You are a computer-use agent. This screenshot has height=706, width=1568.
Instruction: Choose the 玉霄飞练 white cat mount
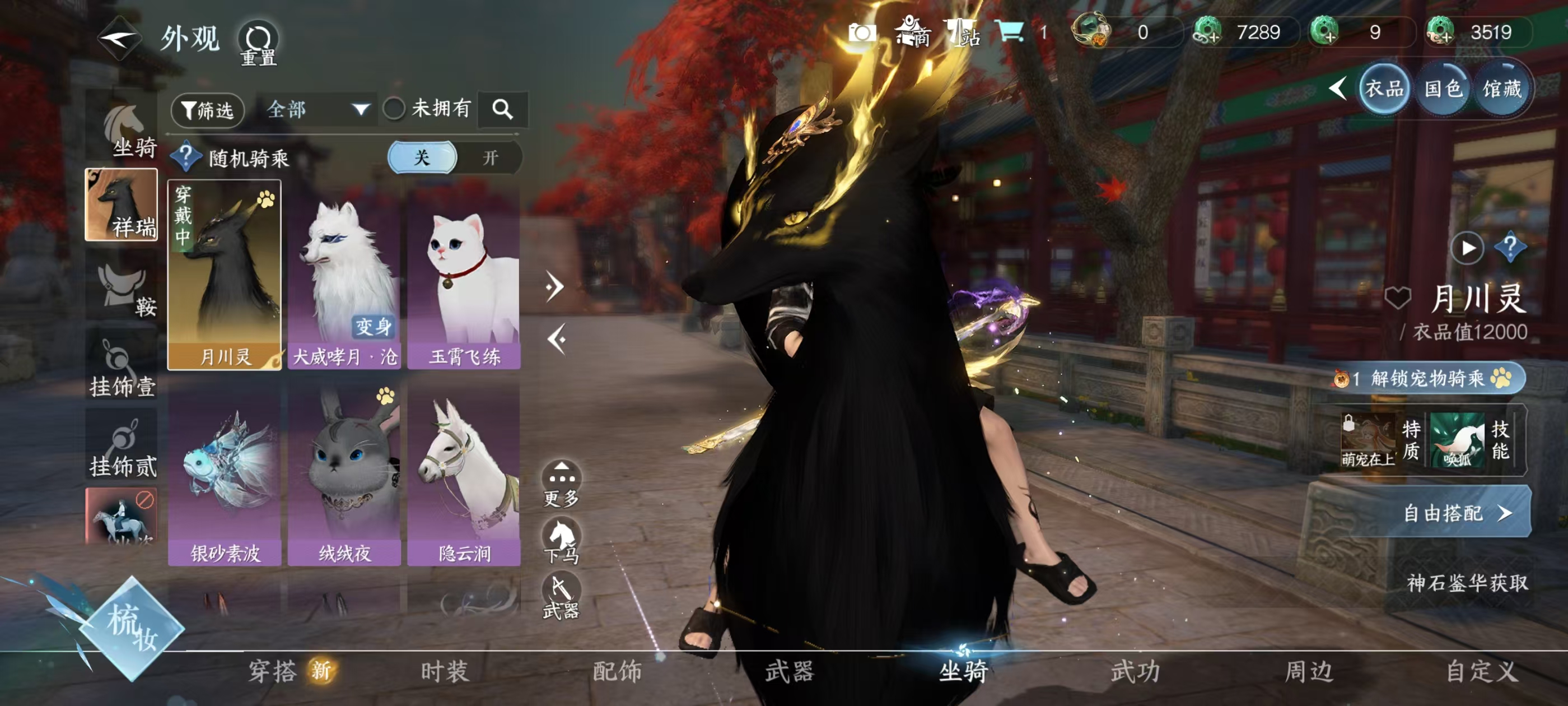[x=464, y=275]
